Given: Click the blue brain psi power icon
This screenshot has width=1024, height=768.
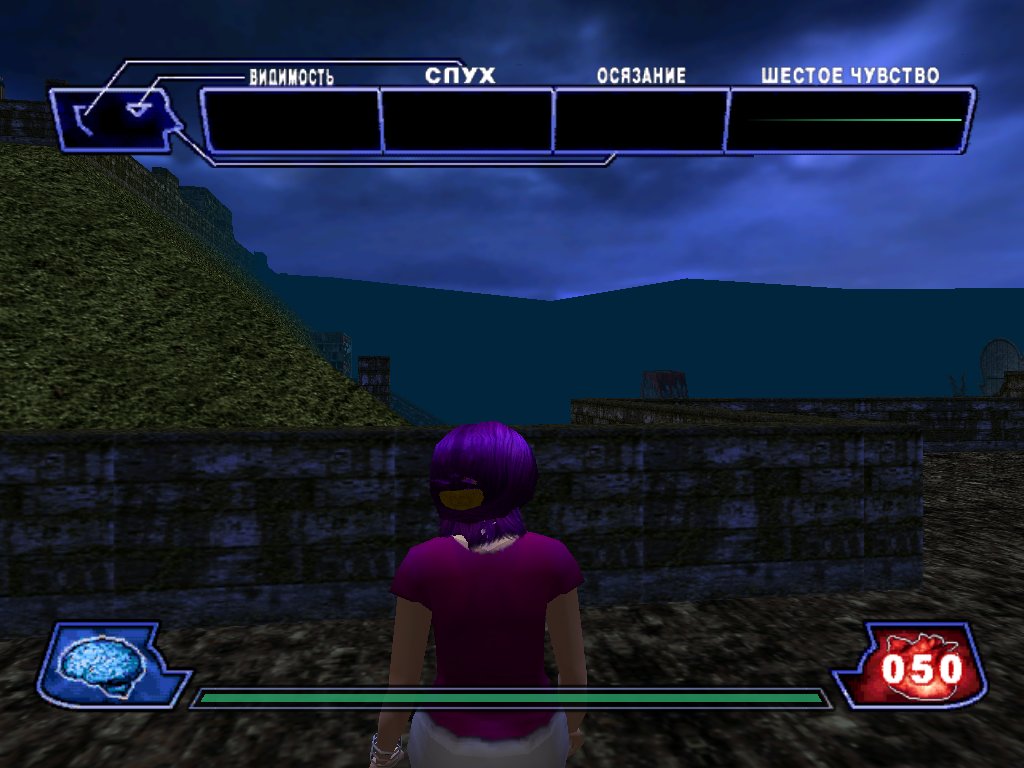Looking at the screenshot, I should tap(98, 664).
